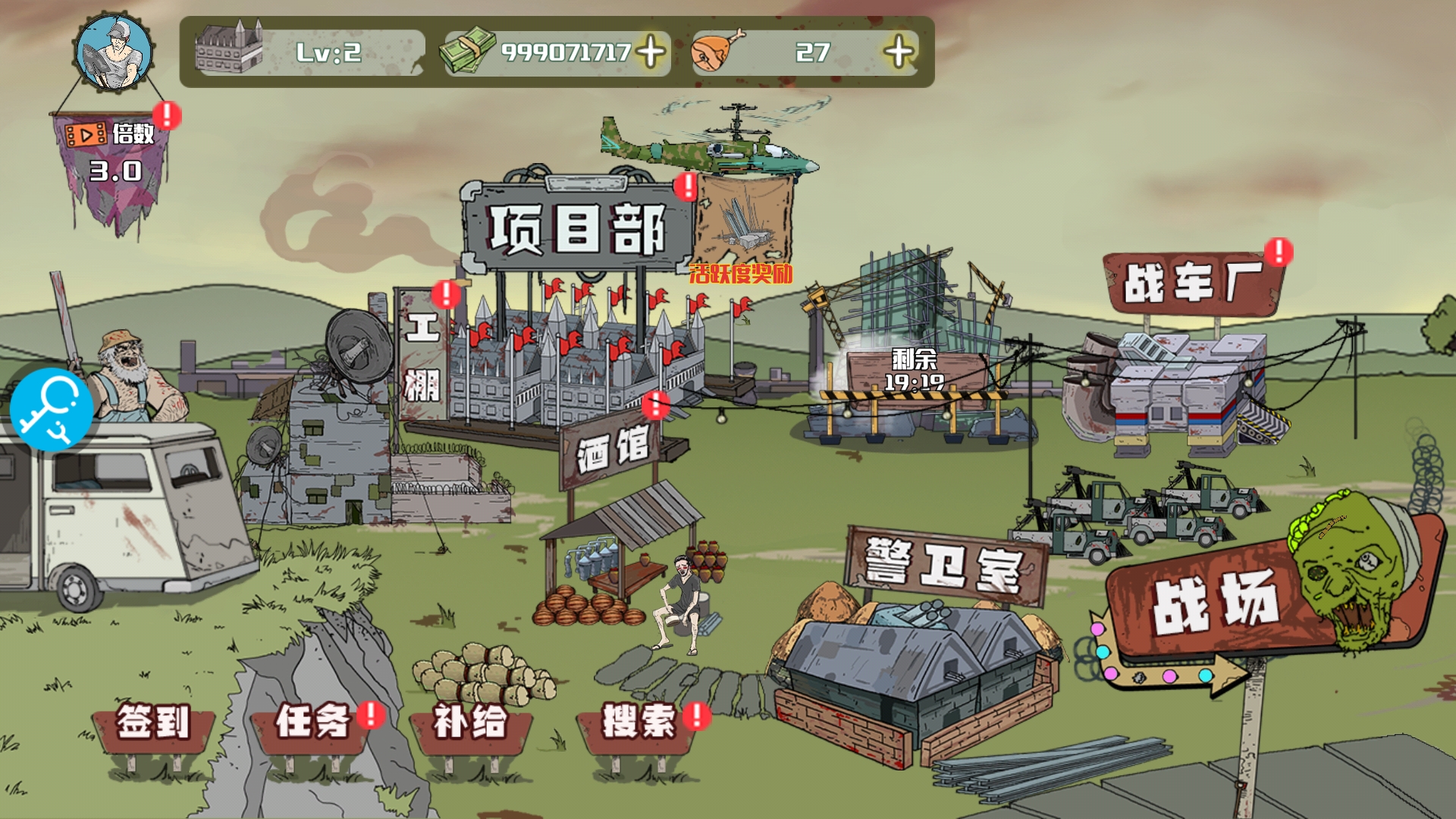1456x819 pixels.
Task: Open the 搜索 search menu
Action: (x=639, y=722)
